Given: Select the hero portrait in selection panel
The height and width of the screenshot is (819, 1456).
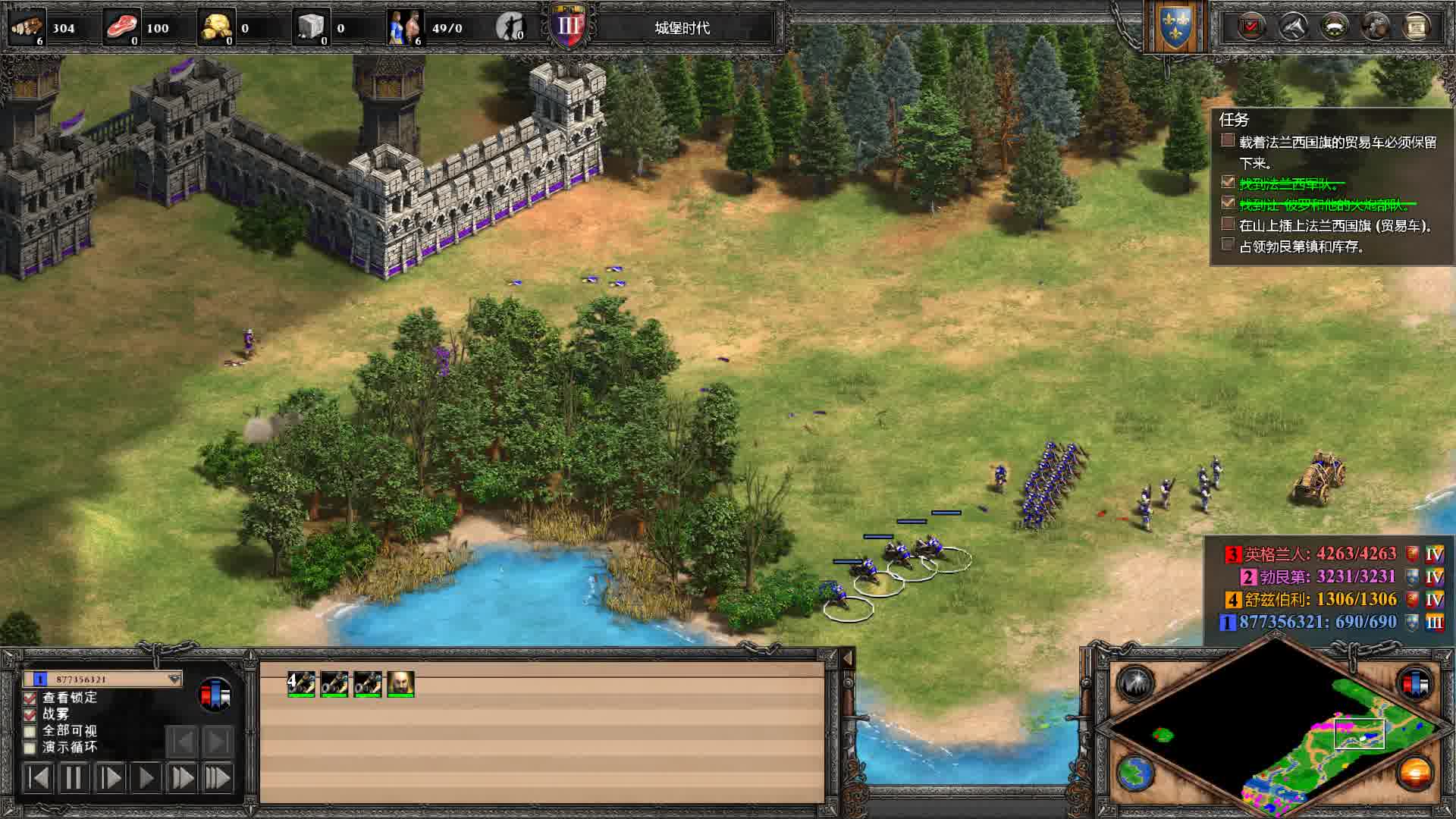Looking at the screenshot, I should [x=400, y=684].
